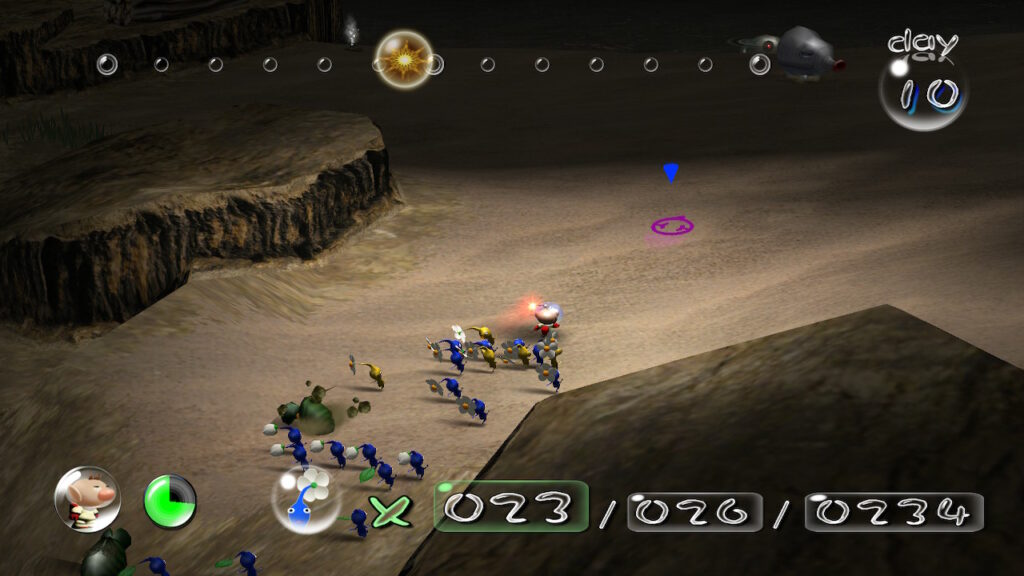This screenshot has height=576, width=1024.
Task: Click Captain Olimar's portrait icon
Action: (87, 498)
